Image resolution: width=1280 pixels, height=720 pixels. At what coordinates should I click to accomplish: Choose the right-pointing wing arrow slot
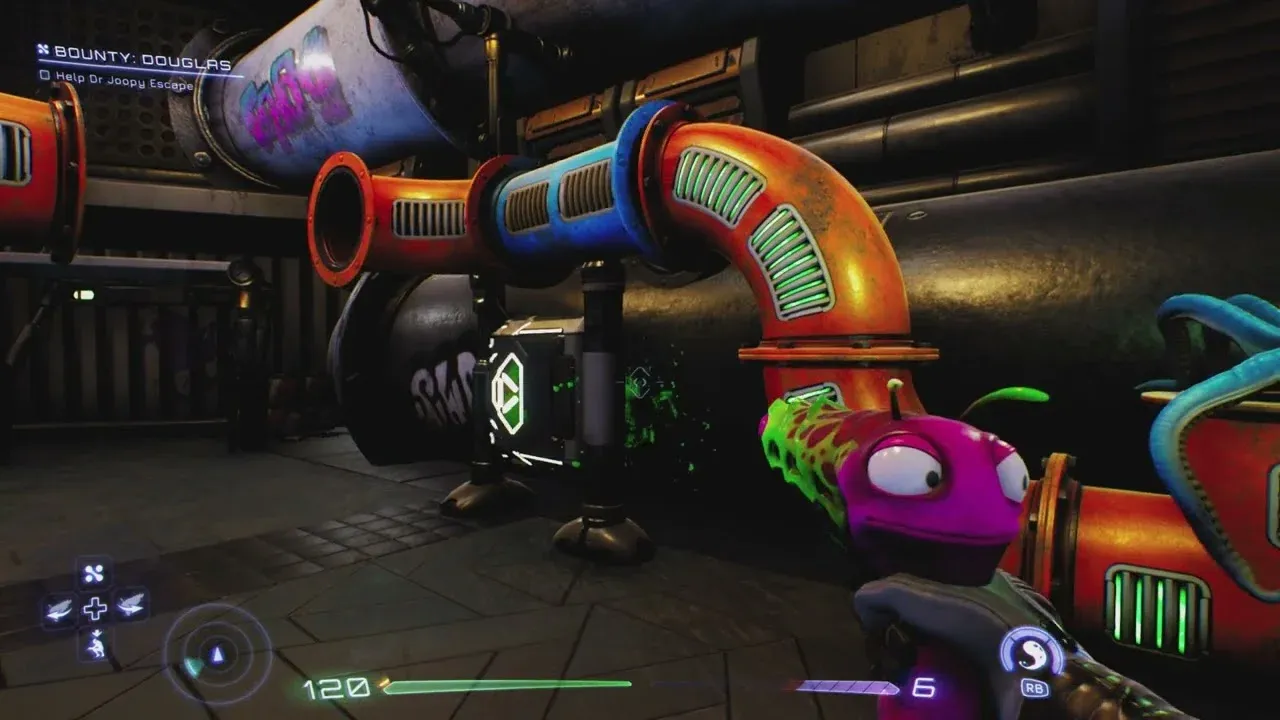pyautogui.click(x=131, y=607)
